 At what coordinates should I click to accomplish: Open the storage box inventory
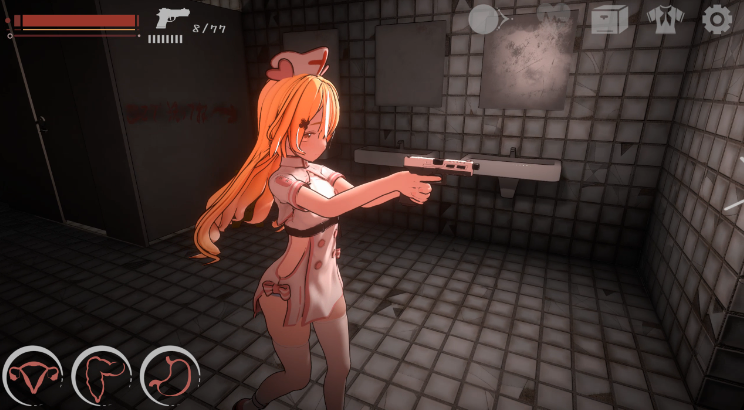tap(608, 19)
